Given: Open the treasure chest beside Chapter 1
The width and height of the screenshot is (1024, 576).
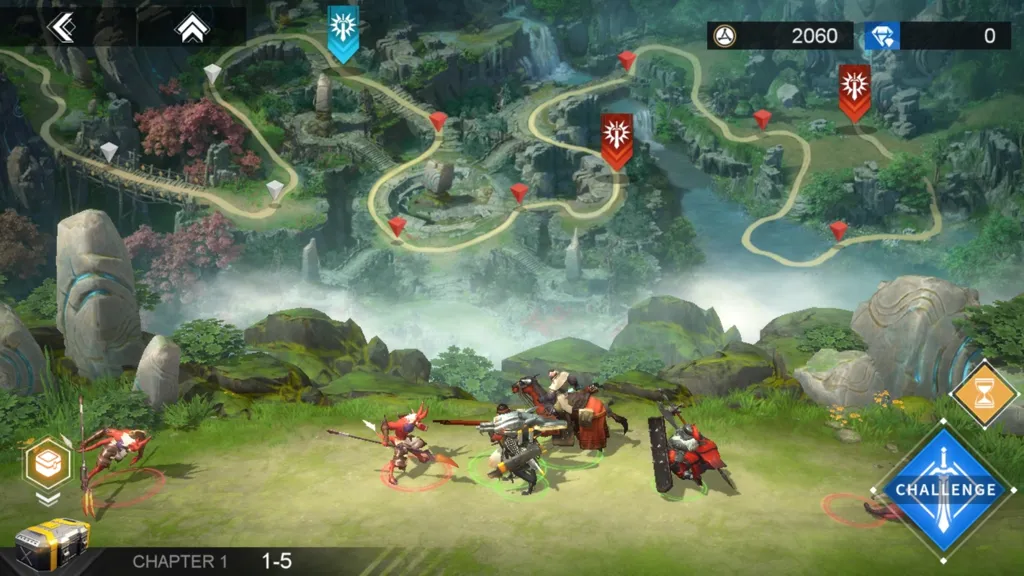Looking at the screenshot, I should coord(52,545).
